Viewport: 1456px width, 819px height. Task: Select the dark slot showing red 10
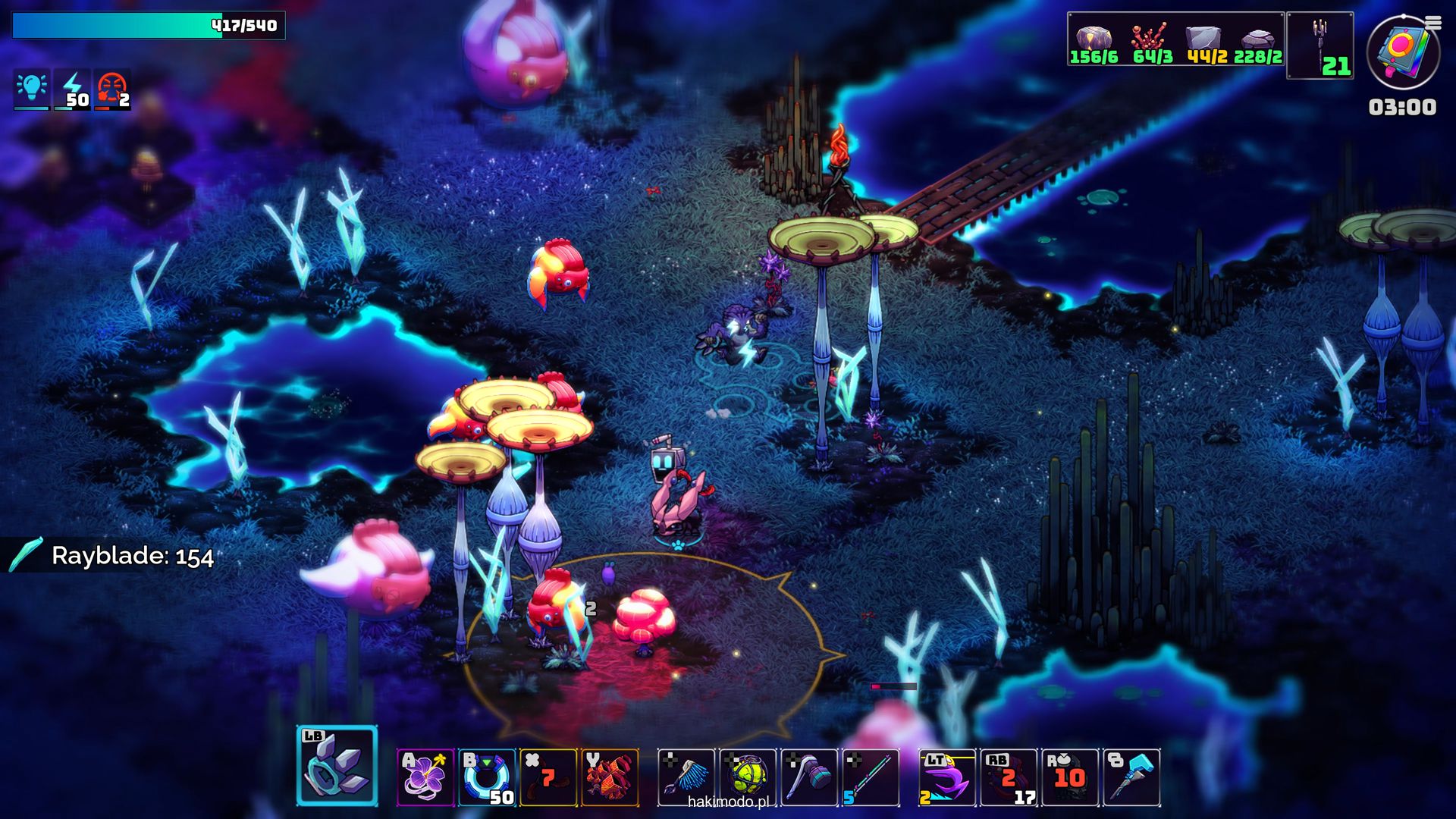(x=1070, y=777)
